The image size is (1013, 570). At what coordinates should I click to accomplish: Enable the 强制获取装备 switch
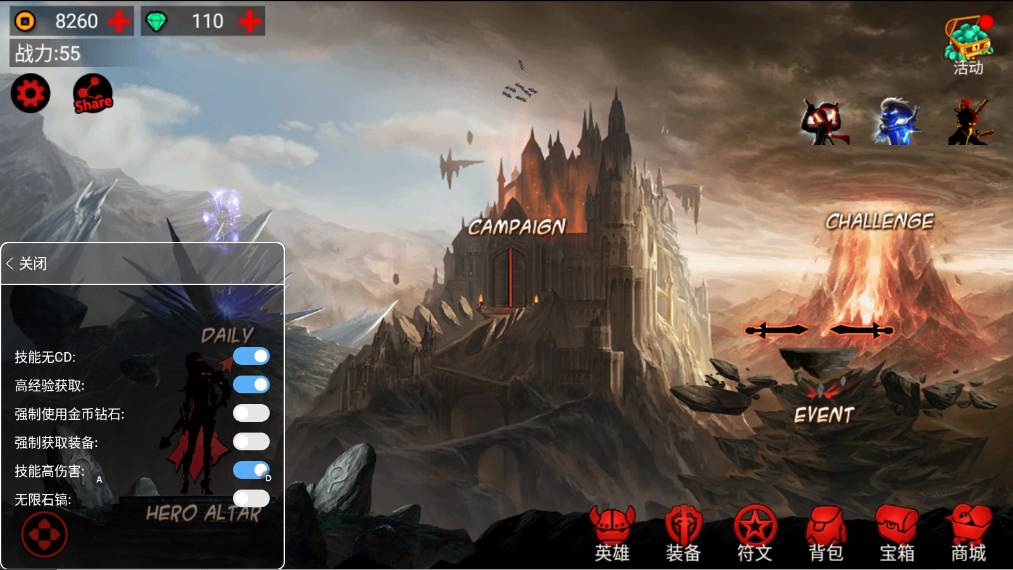click(x=251, y=441)
